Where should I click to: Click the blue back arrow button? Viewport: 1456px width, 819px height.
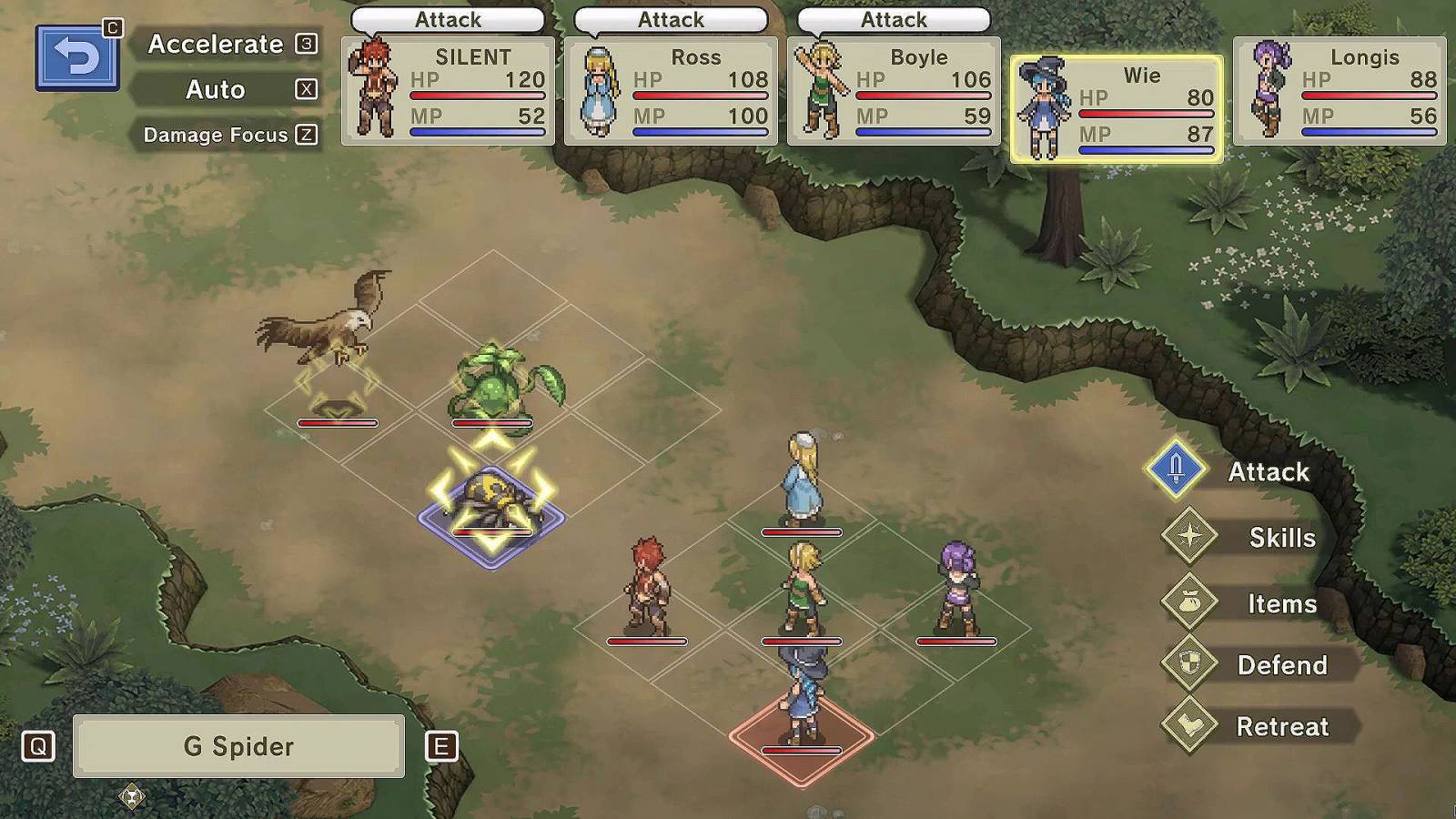77,58
